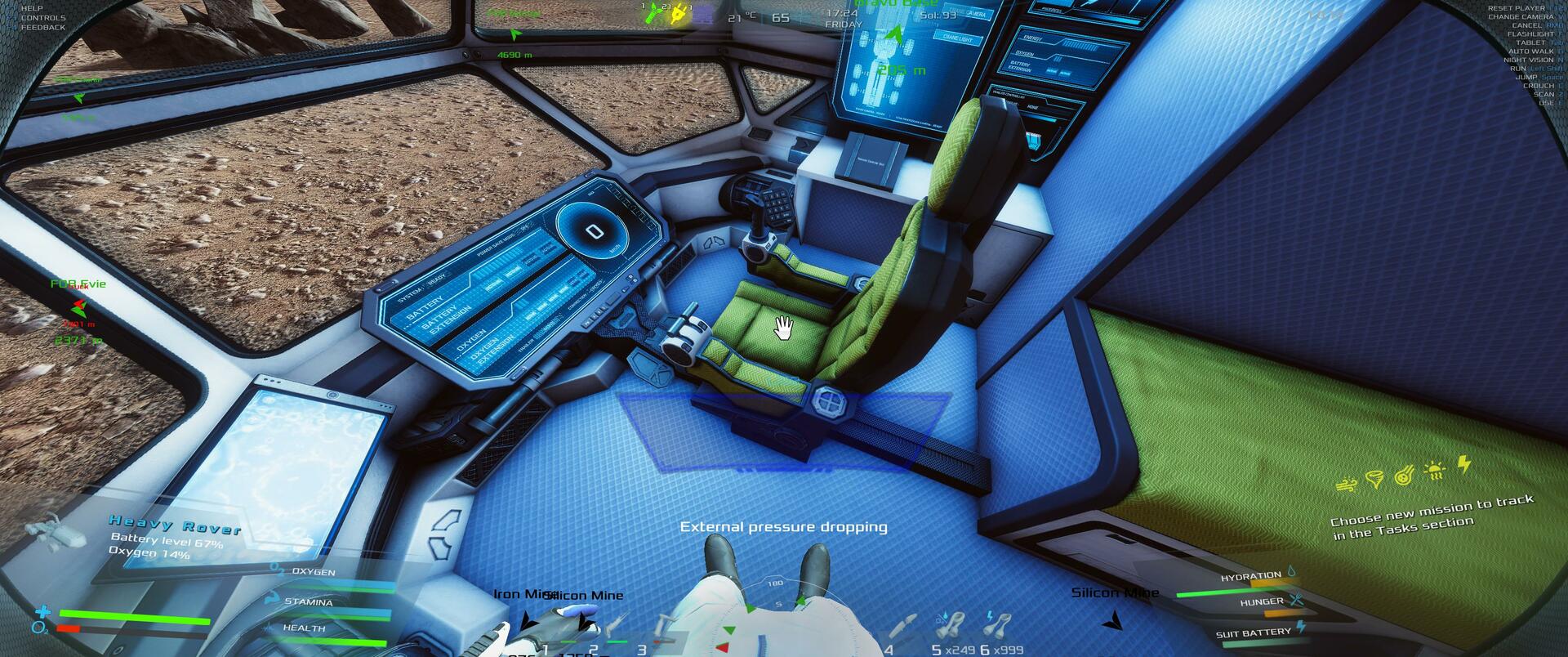Click the mission tracker prompt text
The width and height of the screenshot is (1568, 657).
pyautogui.click(x=1432, y=518)
